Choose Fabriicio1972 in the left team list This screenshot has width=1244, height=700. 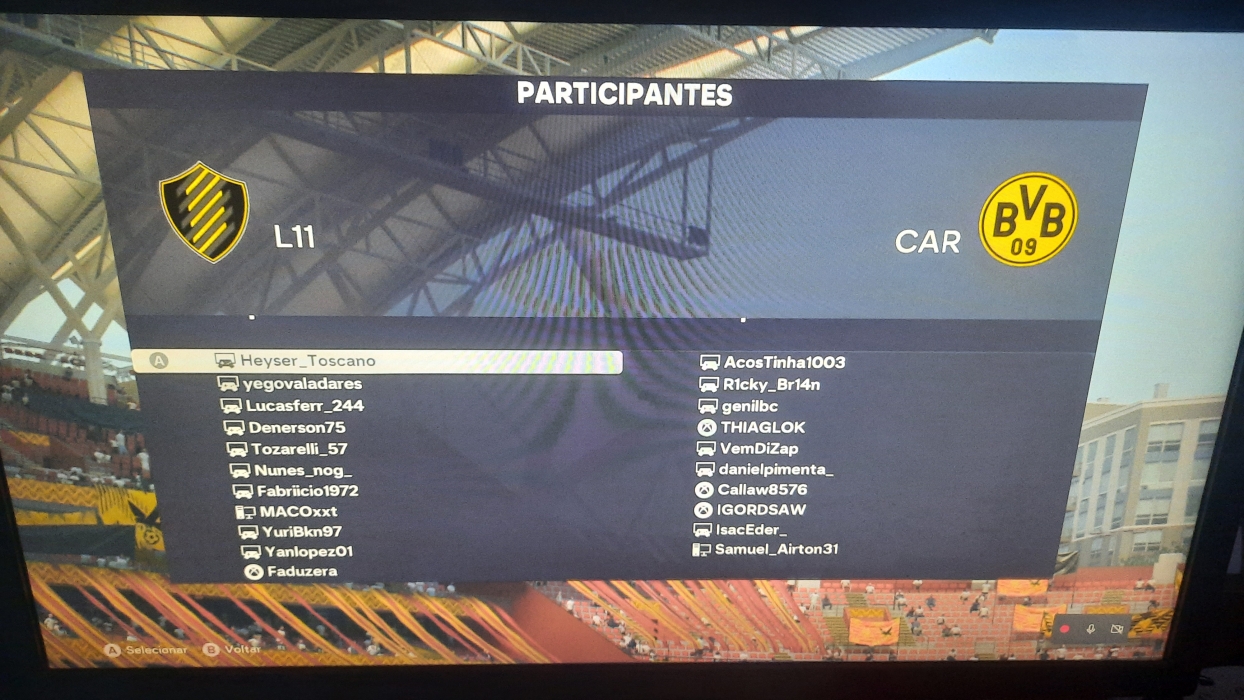coord(307,491)
